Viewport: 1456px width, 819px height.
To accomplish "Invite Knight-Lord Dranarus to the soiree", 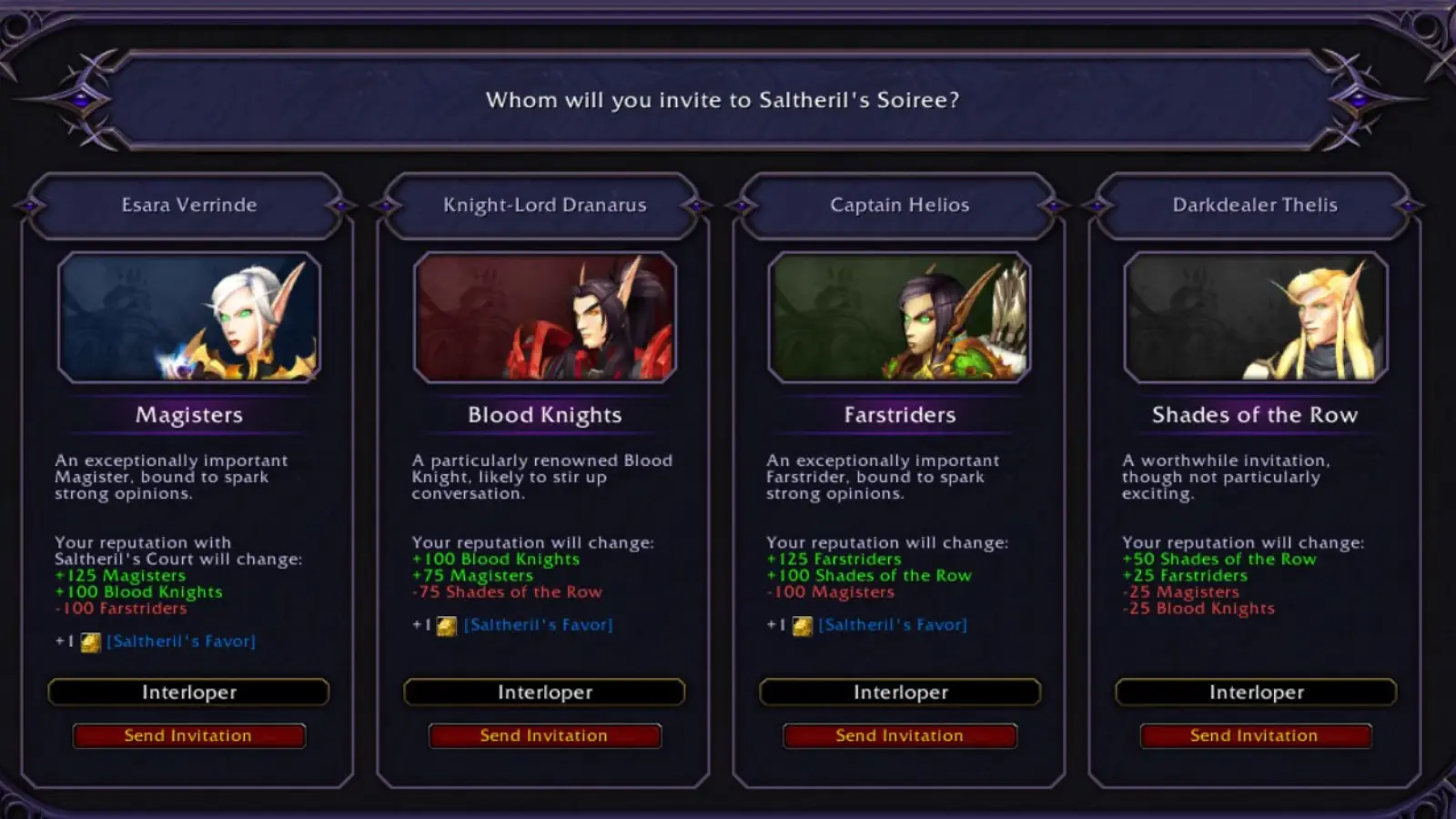I will 544,735.
